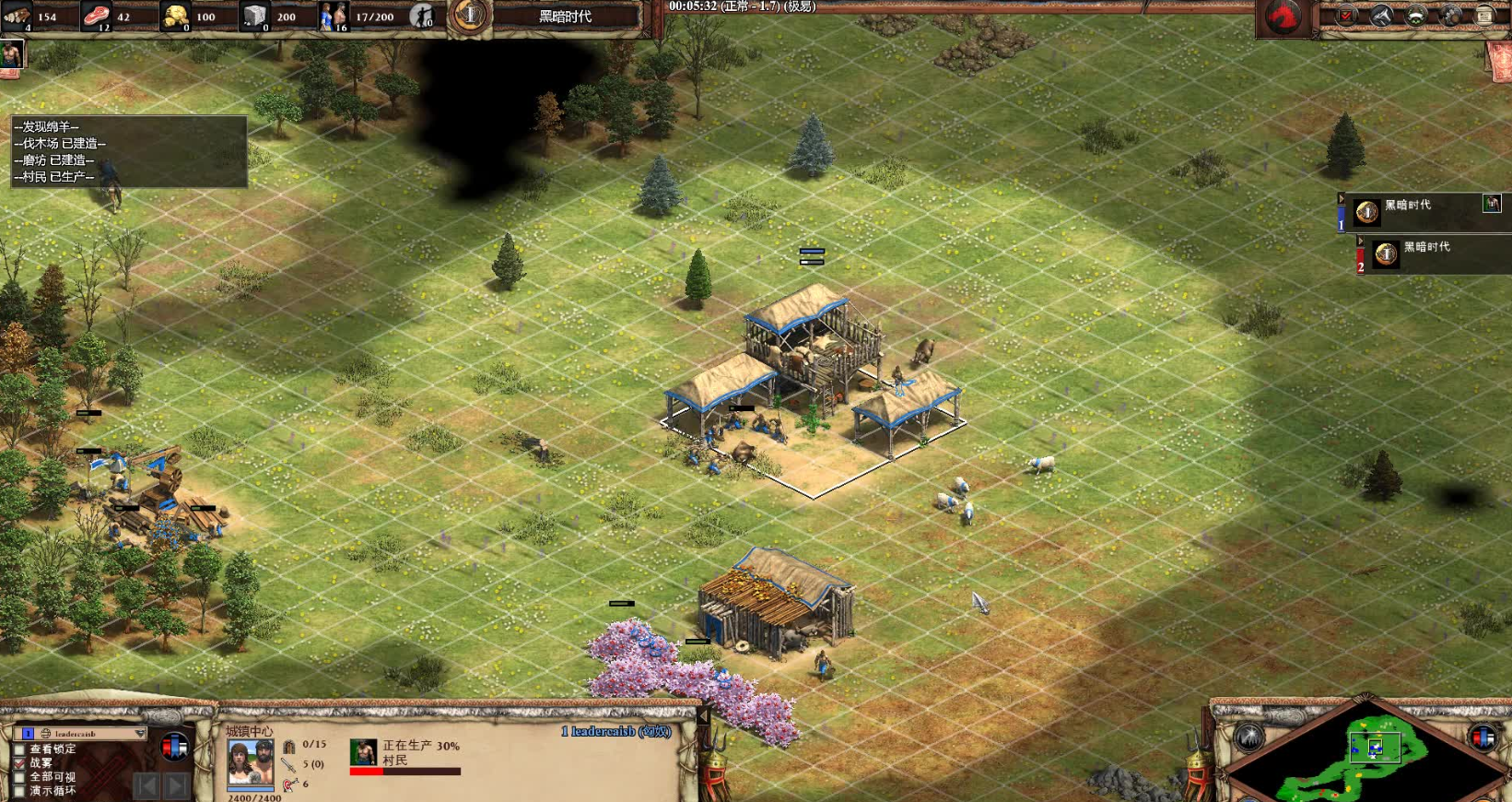Select the town center portrait
Viewport: 1512px width, 802px height.
coord(250,761)
